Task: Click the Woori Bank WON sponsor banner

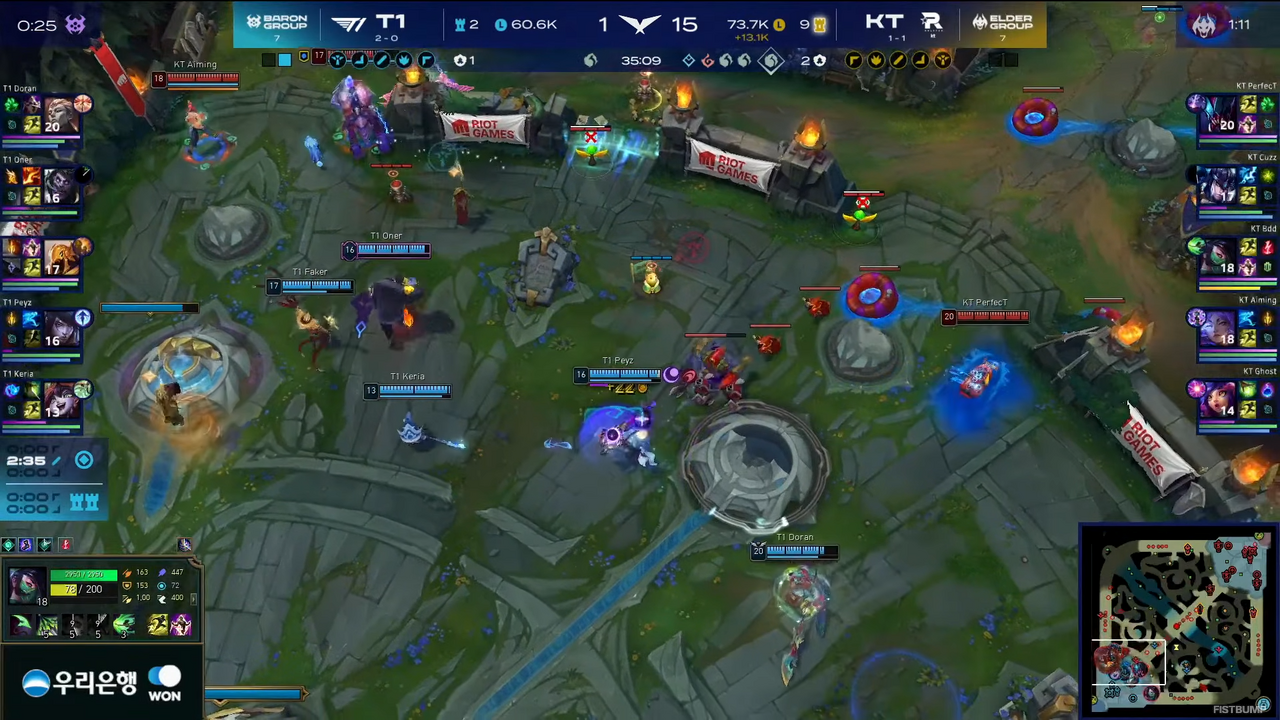Action: click(101, 683)
